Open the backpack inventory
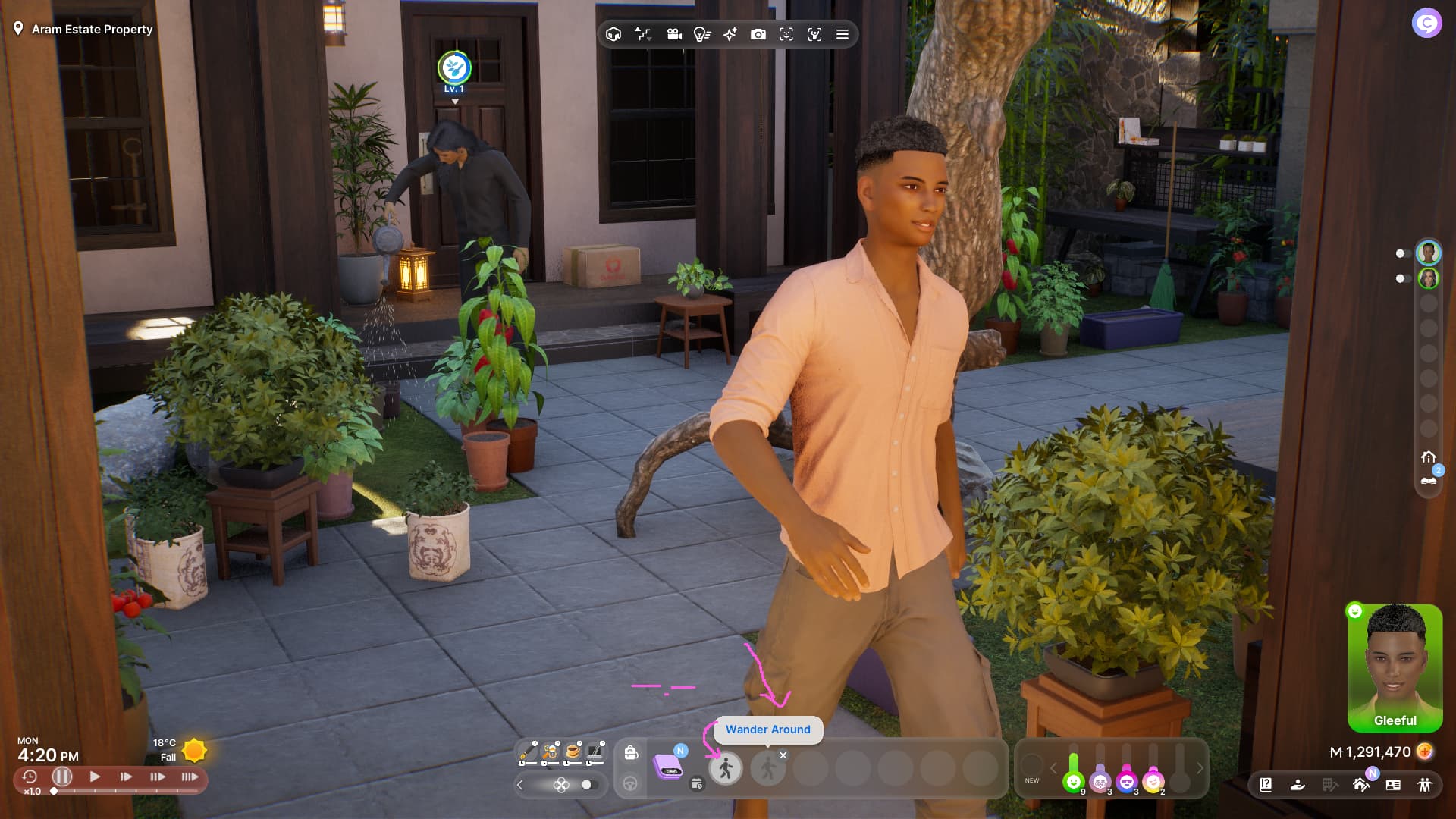The height and width of the screenshot is (819, 1456). click(x=630, y=752)
